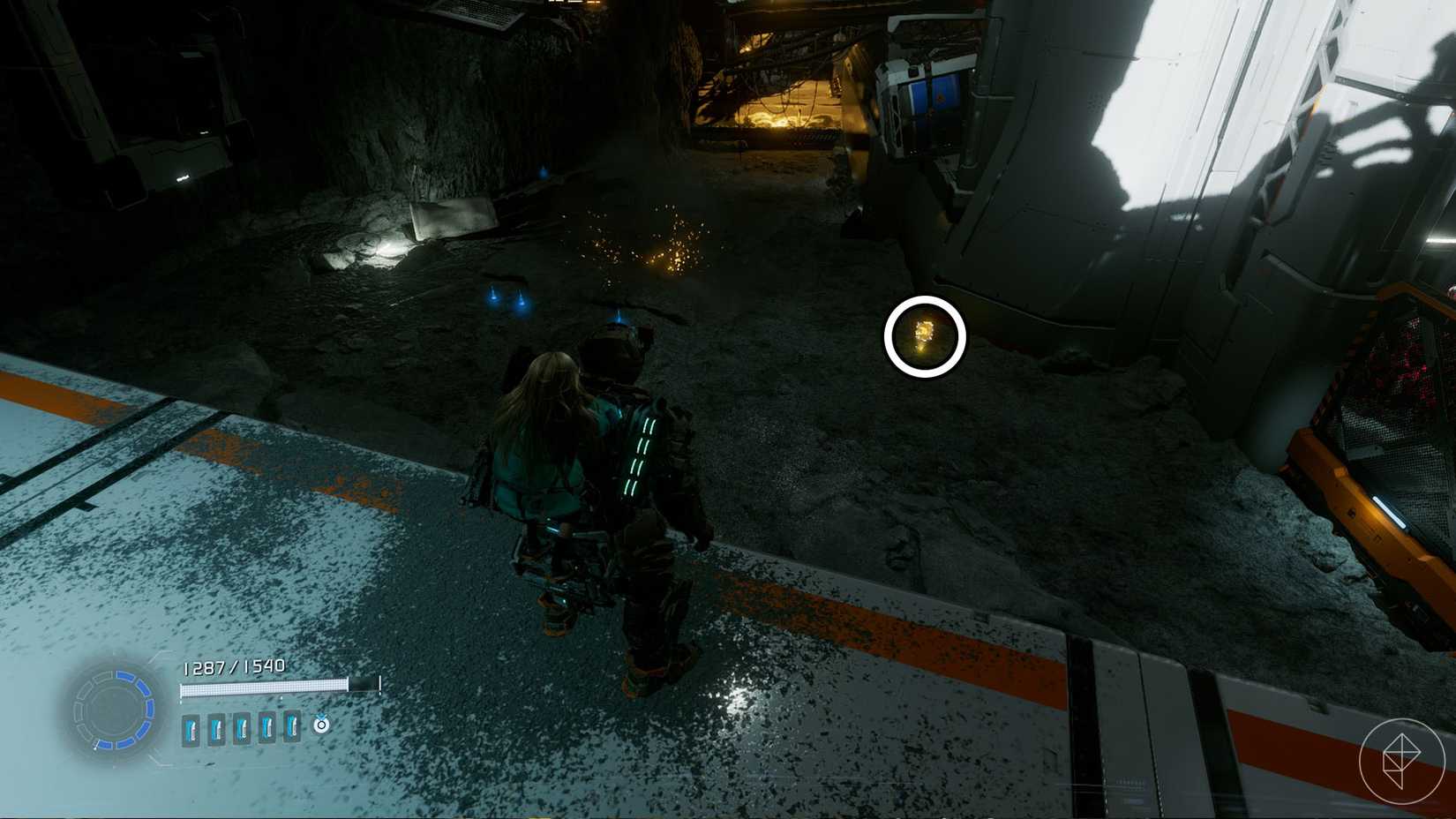The image size is (1456, 819).
Task: Select the first syringe charge in the hotbar
Action: 190,728
